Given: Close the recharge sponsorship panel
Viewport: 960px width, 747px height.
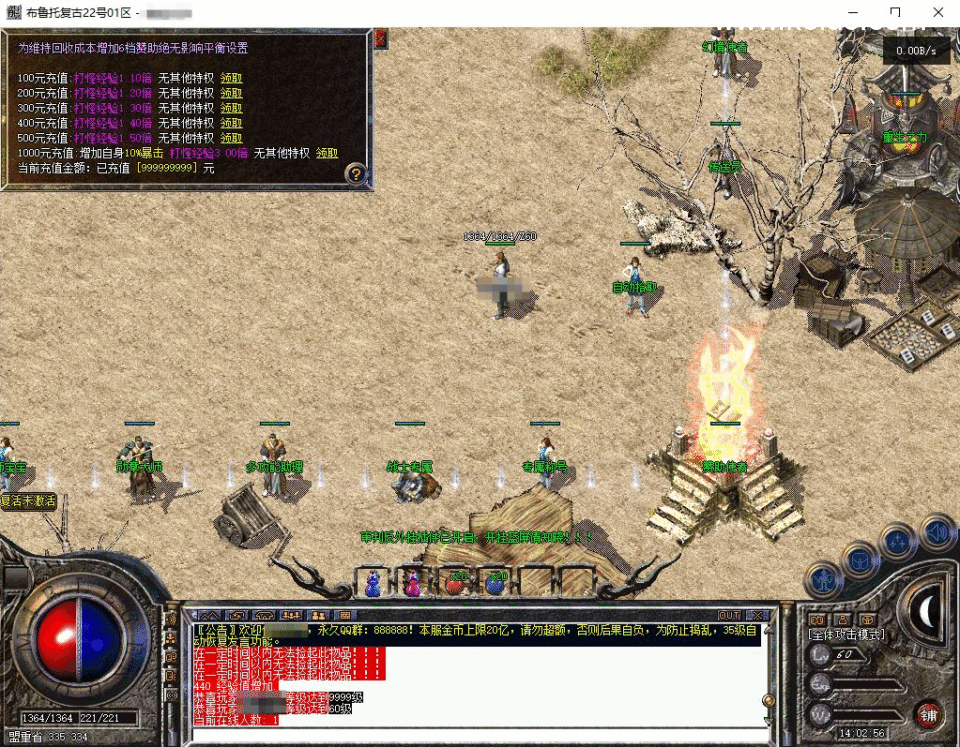Looking at the screenshot, I should click(381, 39).
